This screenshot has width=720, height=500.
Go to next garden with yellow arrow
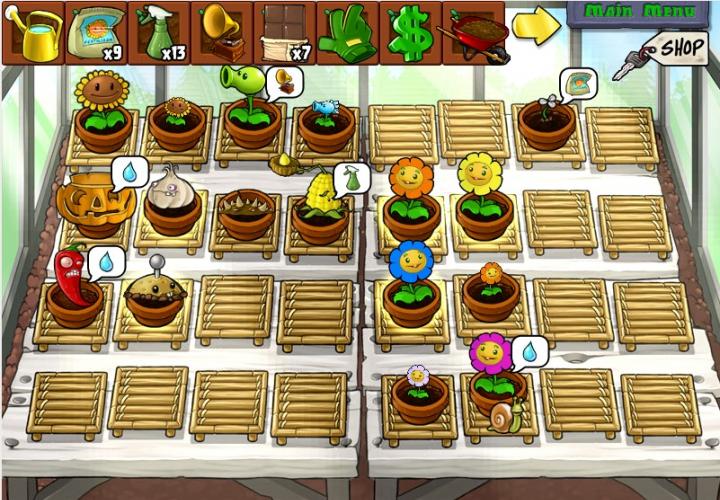click(536, 27)
